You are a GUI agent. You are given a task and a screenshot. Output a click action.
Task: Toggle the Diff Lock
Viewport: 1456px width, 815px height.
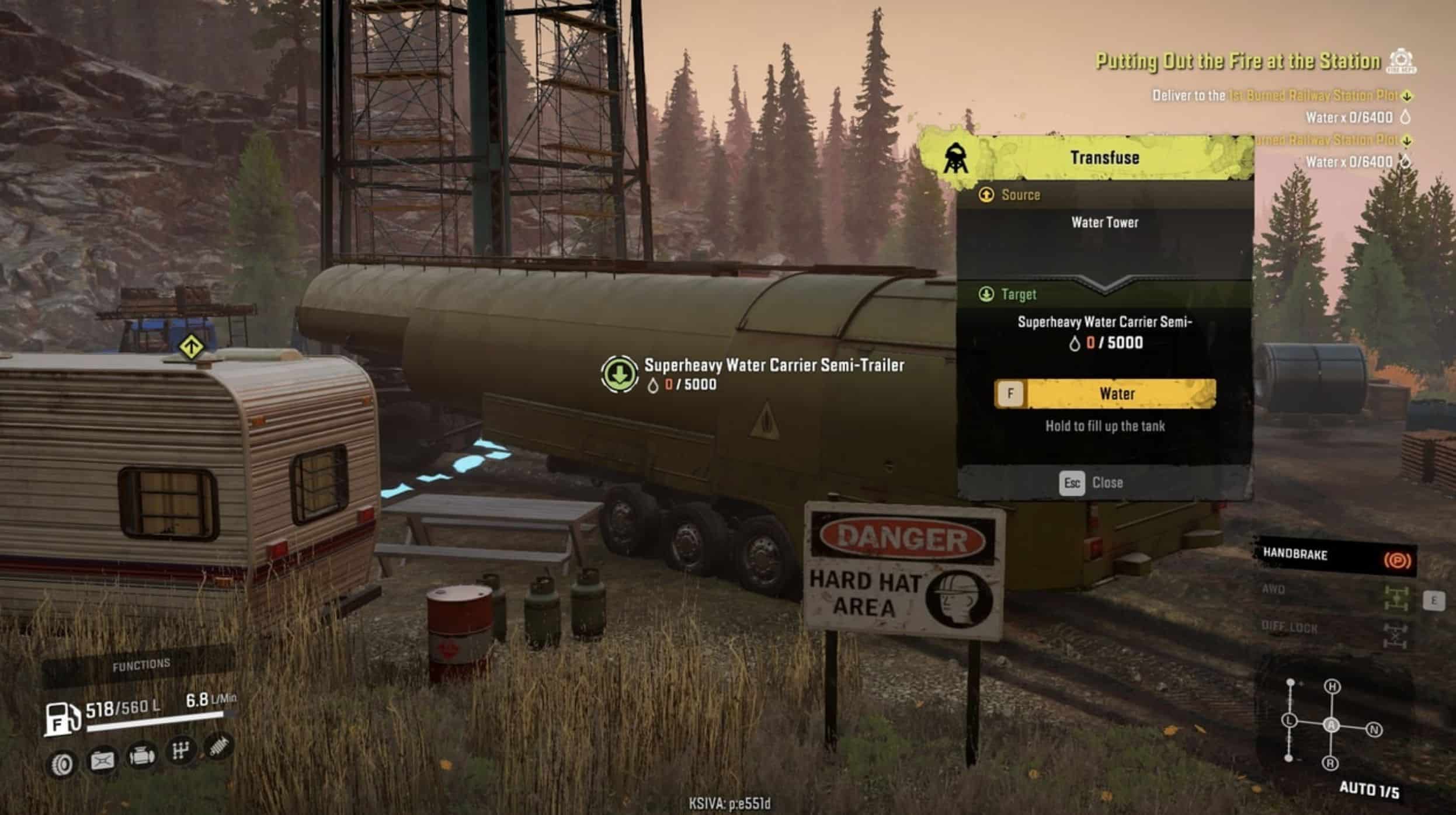1395,633
